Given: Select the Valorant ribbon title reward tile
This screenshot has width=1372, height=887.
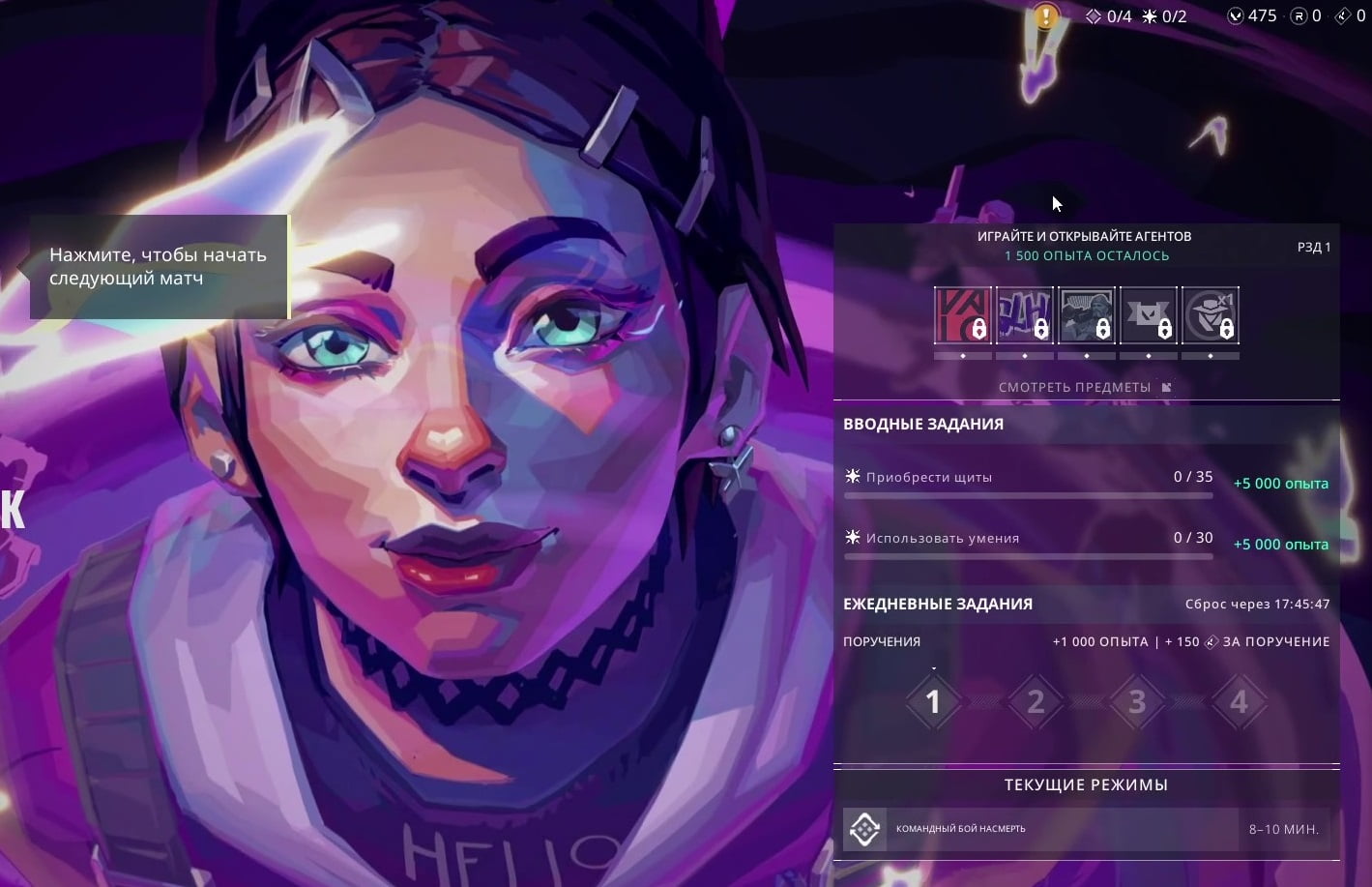Looking at the screenshot, I should (x=1148, y=315).
